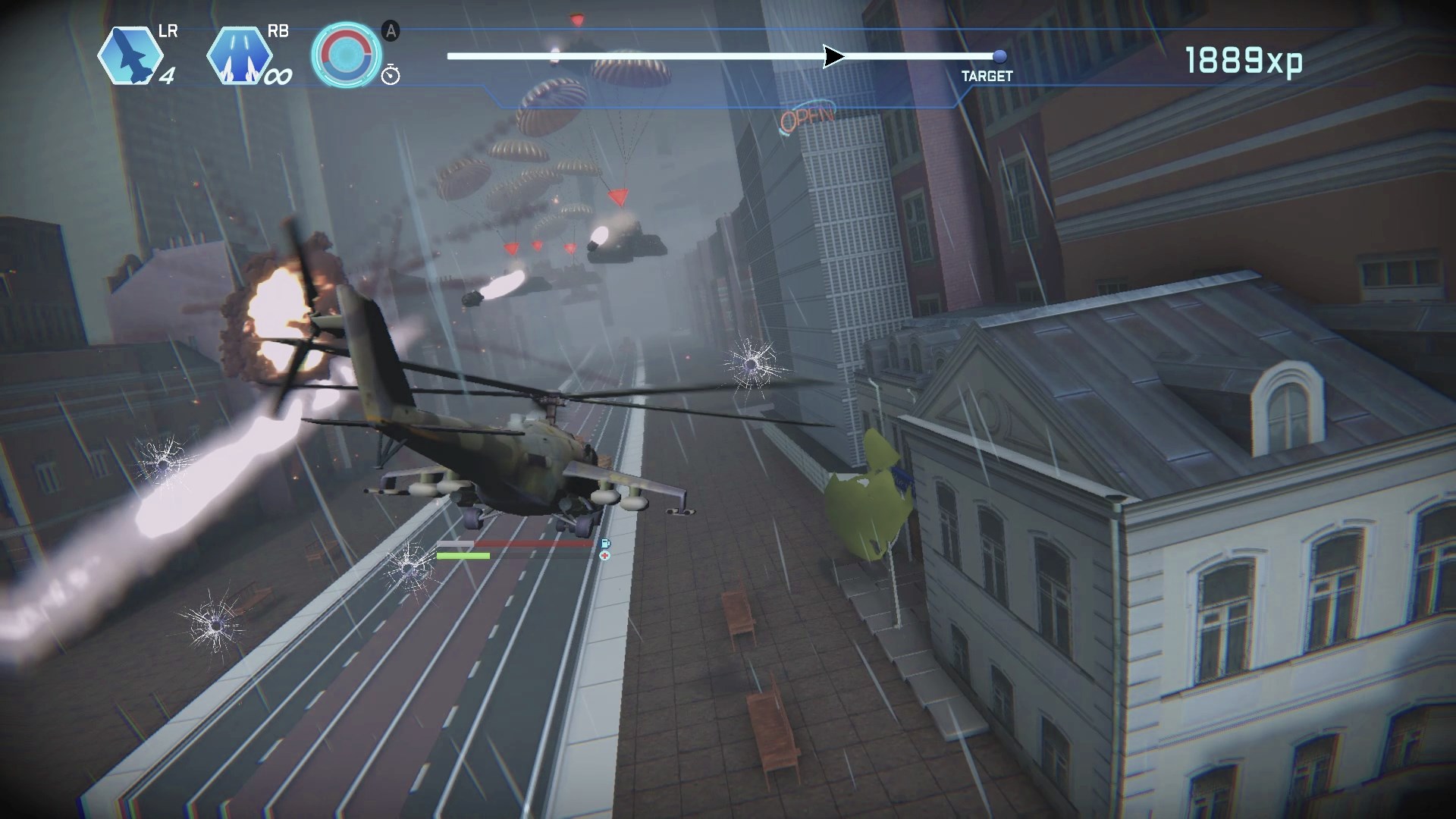Select the guided missile weapon icon
The width and height of the screenshot is (1456, 819).
tap(130, 56)
